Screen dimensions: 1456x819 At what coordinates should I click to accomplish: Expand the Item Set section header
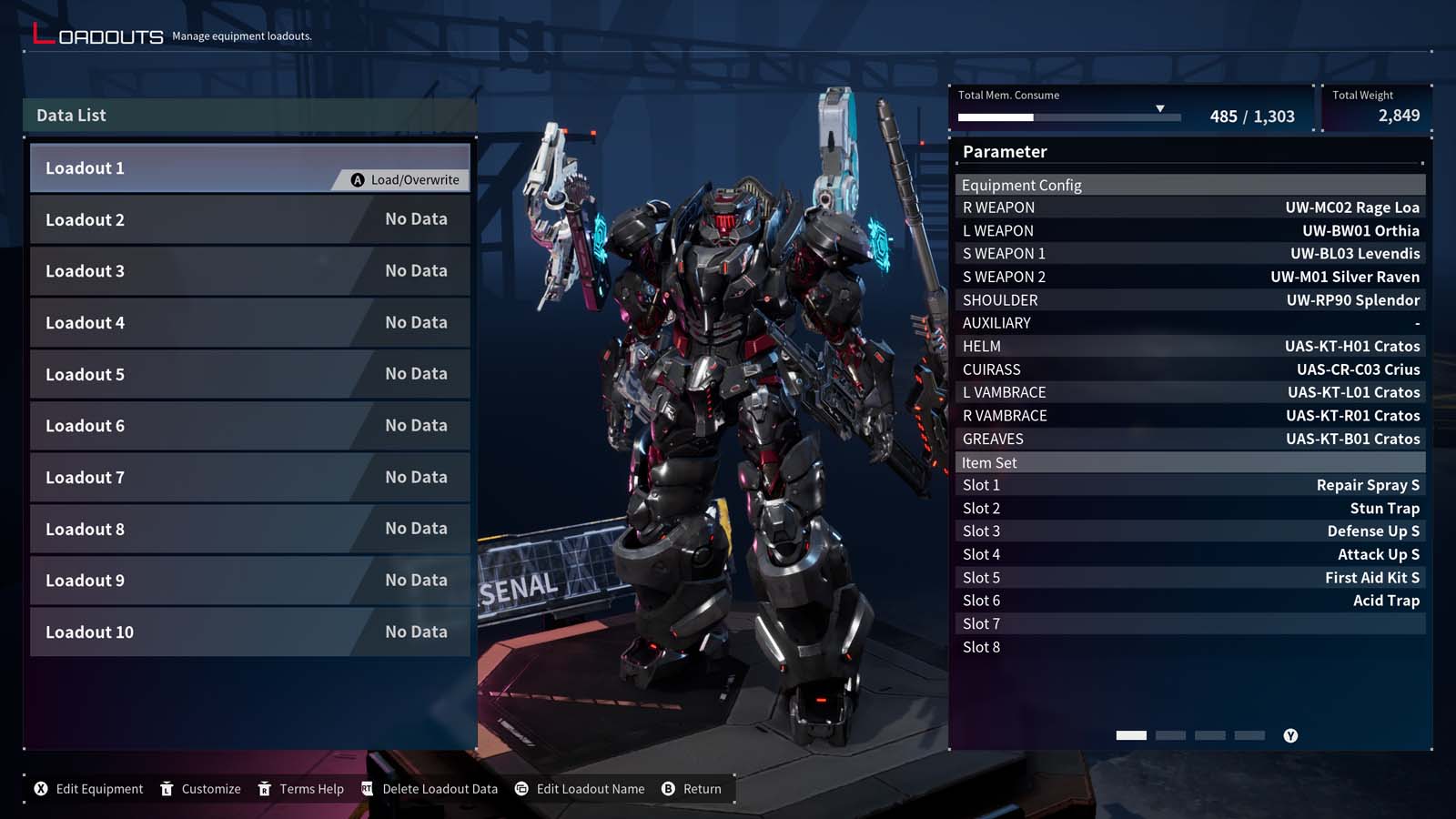click(1188, 462)
